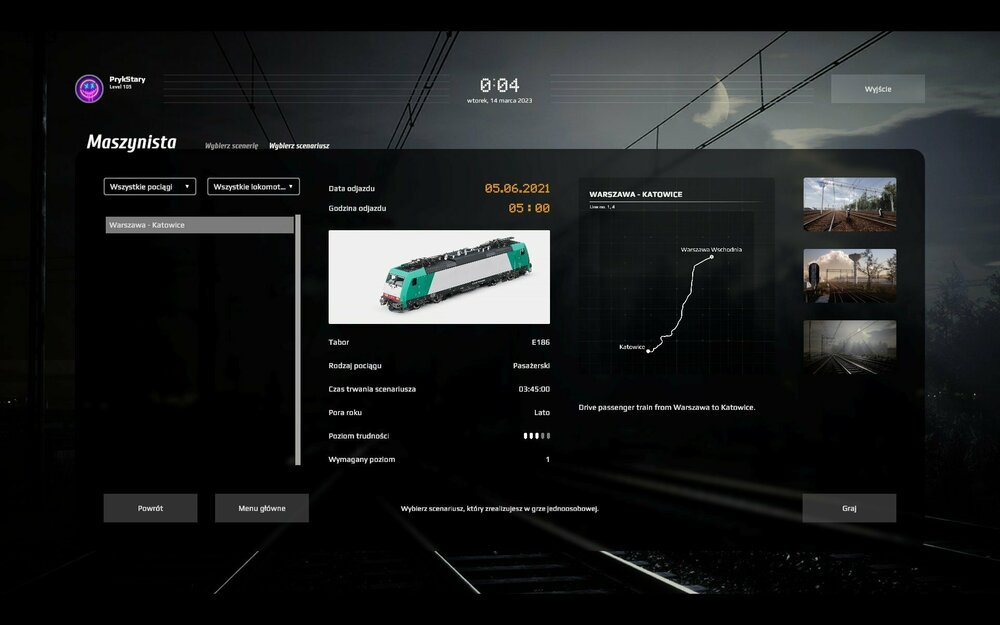Screen dimensions: 1000x625
Task: Open the Wszystkie pociągi dropdown
Action: click(x=150, y=186)
